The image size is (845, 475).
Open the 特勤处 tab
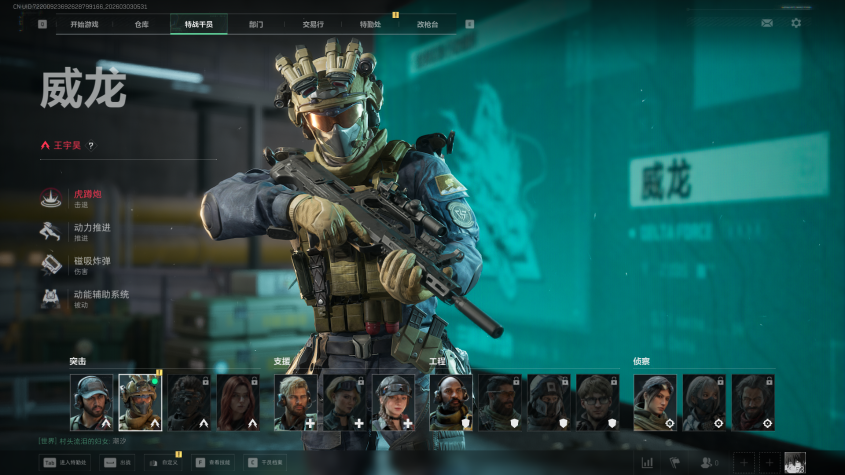pyautogui.click(x=371, y=24)
